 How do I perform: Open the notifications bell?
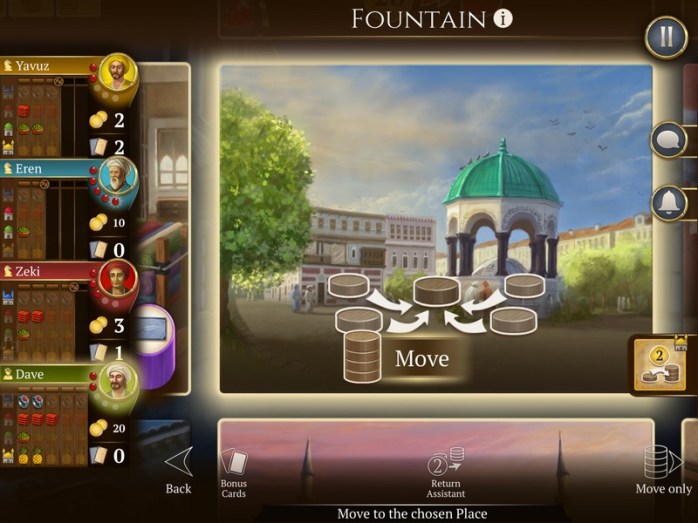(668, 203)
